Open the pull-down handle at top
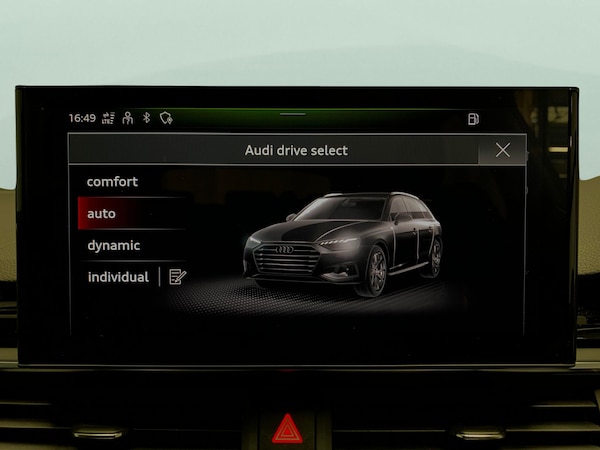This screenshot has height=450, width=600. pos(292,114)
